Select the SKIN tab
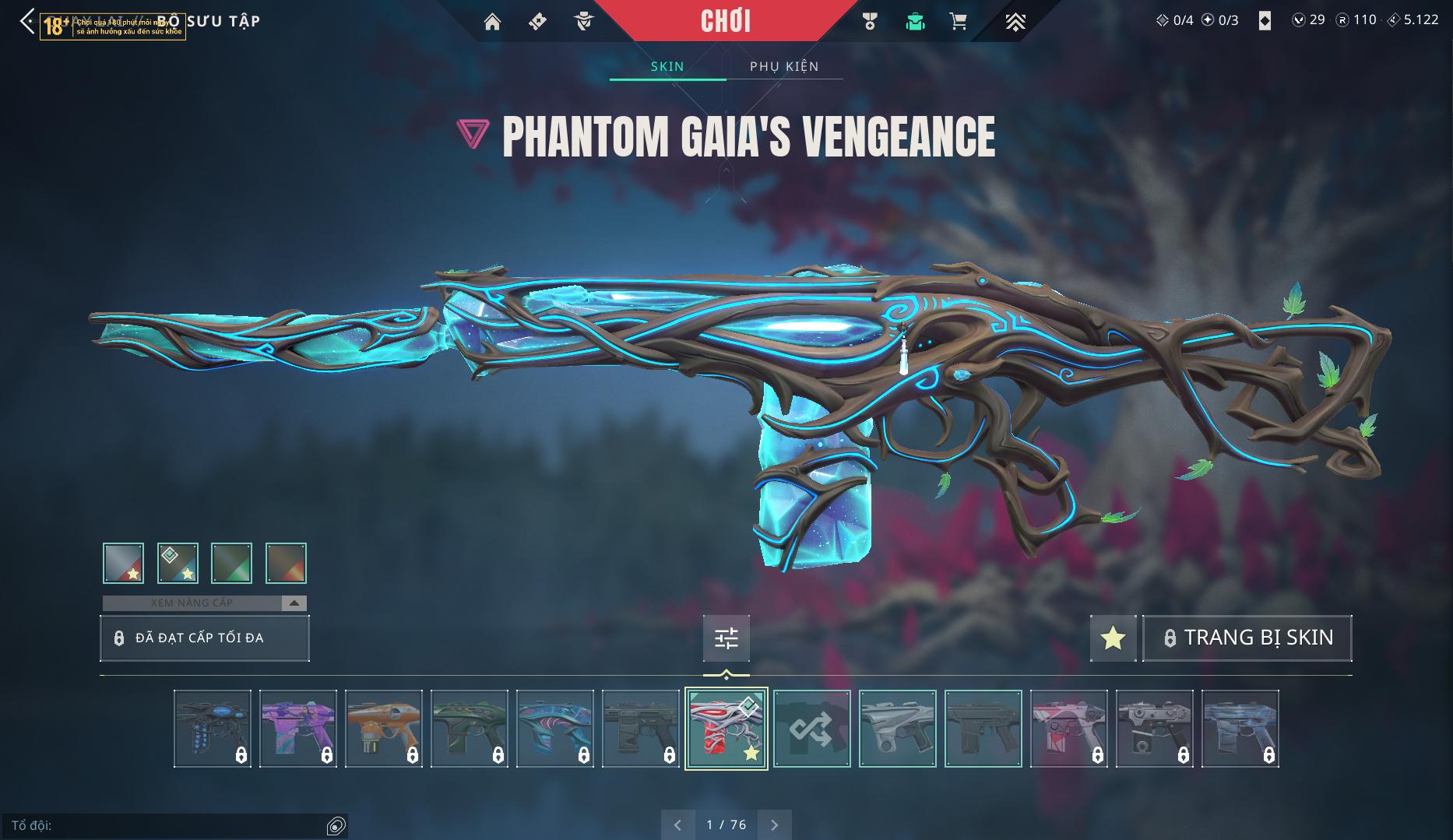This screenshot has height=840, width=1453. (x=667, y=66)
